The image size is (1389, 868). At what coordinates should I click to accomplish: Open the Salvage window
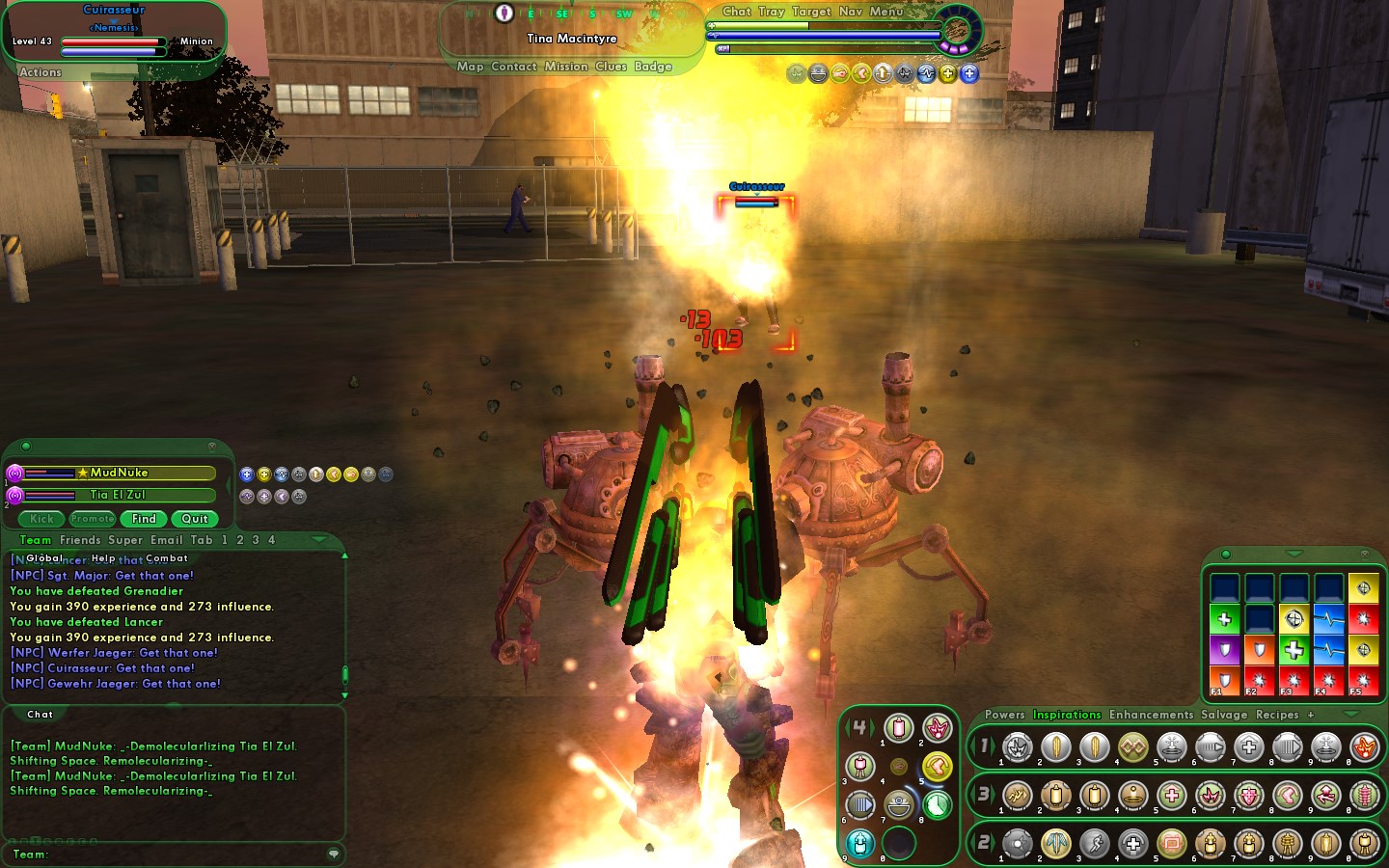coord(1224,715)
